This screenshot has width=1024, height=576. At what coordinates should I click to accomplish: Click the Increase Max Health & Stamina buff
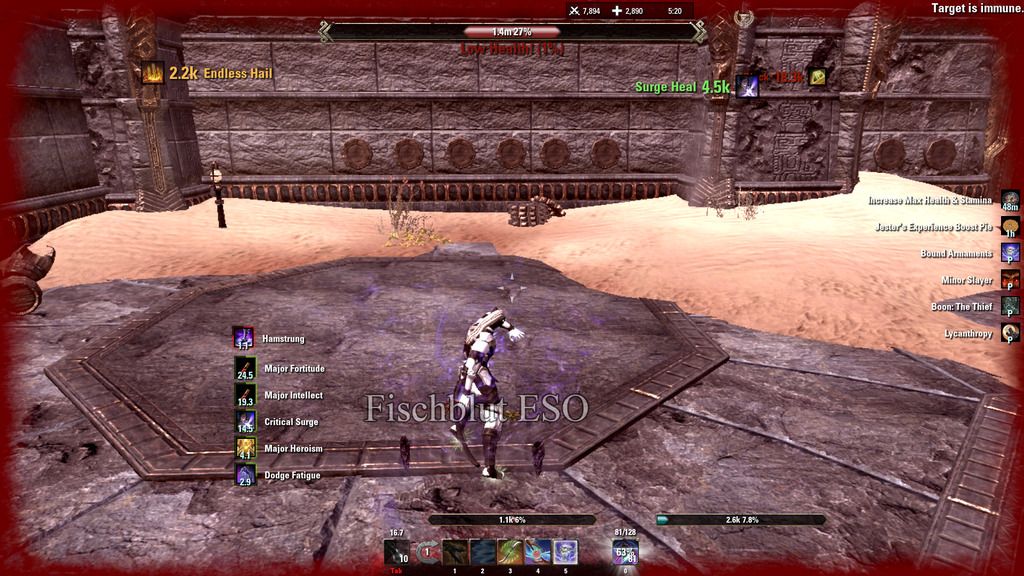point(1010,200)
